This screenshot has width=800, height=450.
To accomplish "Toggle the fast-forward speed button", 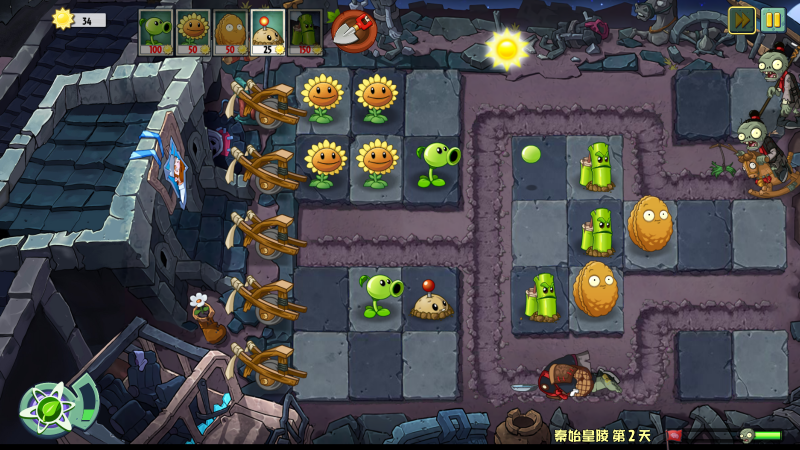I will [741, 19].
